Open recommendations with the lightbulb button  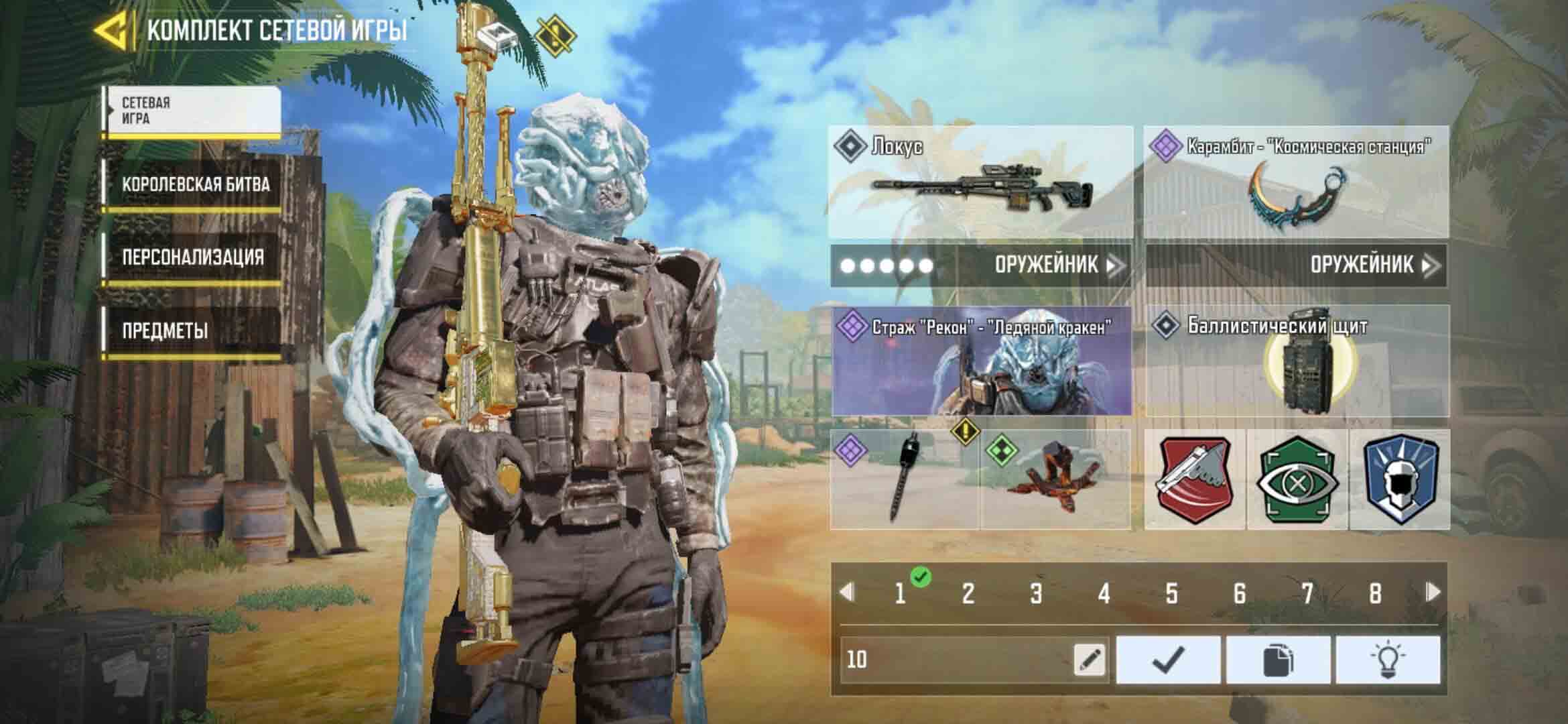pyautogui.click(x=1387, y=660)
